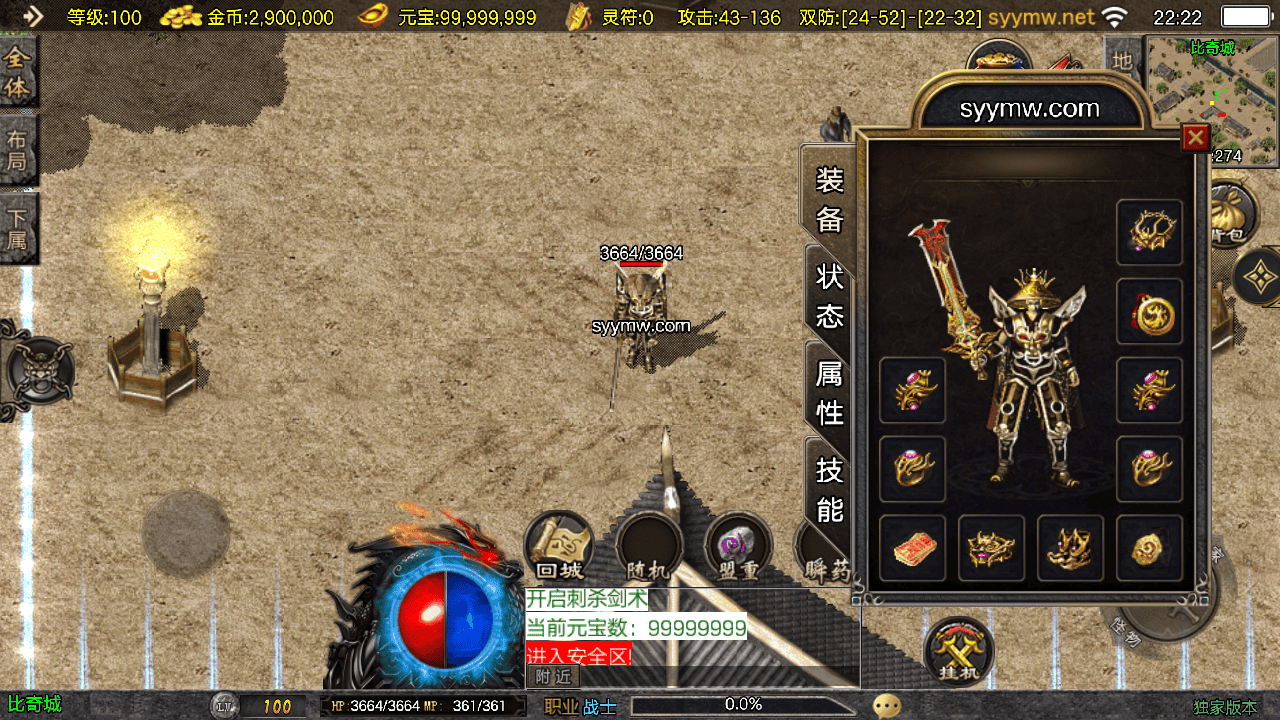Screen dimensions: 1280x720
Task: Switch chat to the 附近 nearby channel
Action: point(553,677)
